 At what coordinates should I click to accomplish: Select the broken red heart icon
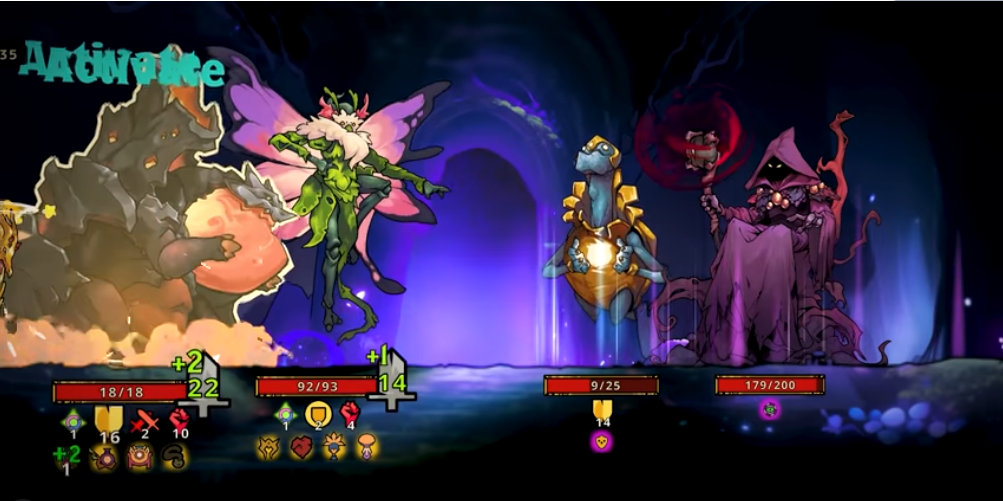pyautogui.click(x=302, y=447)
